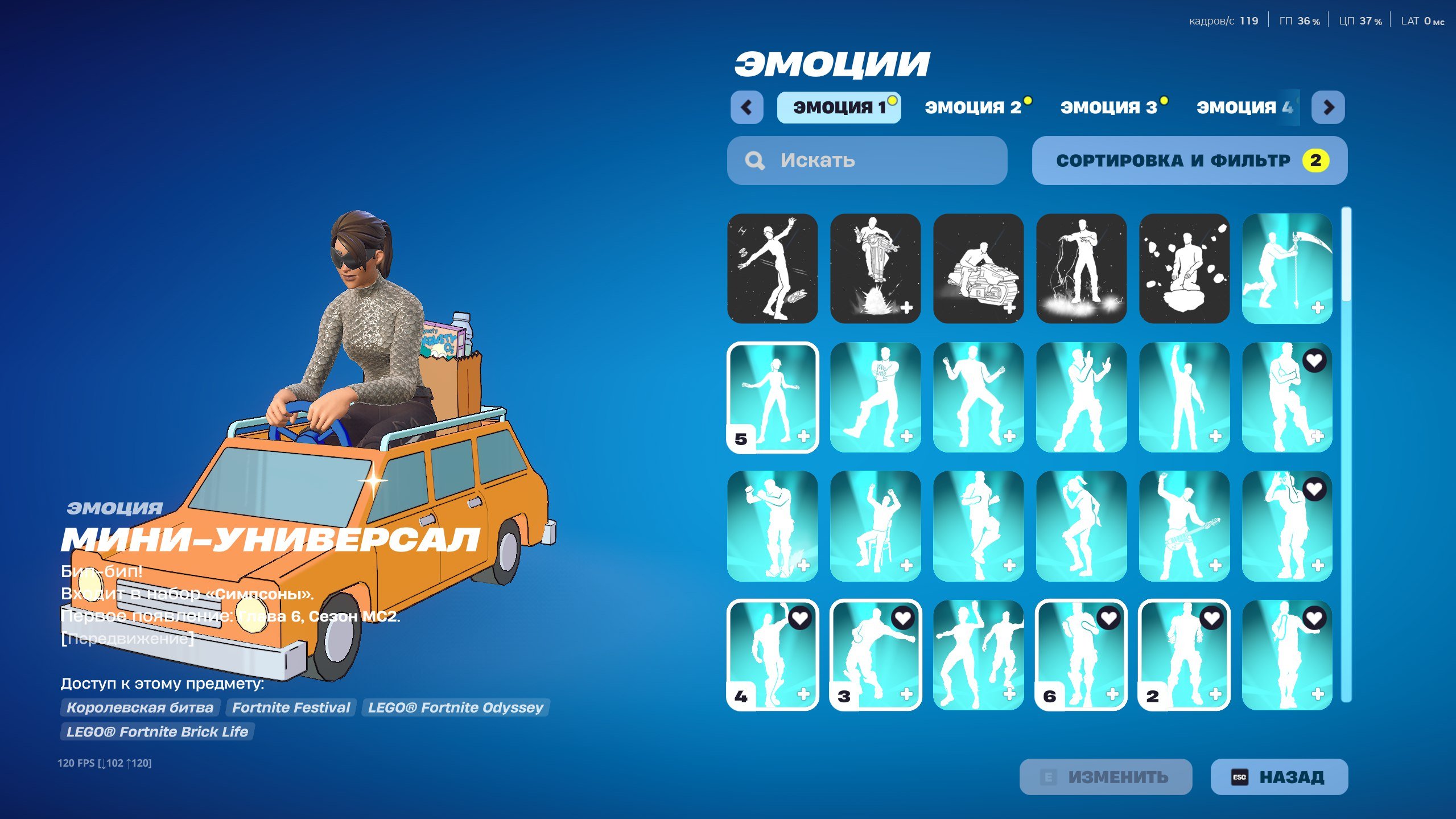Switch to the ЭМОЦИЯ 2 tab

(x=974, y=106)
